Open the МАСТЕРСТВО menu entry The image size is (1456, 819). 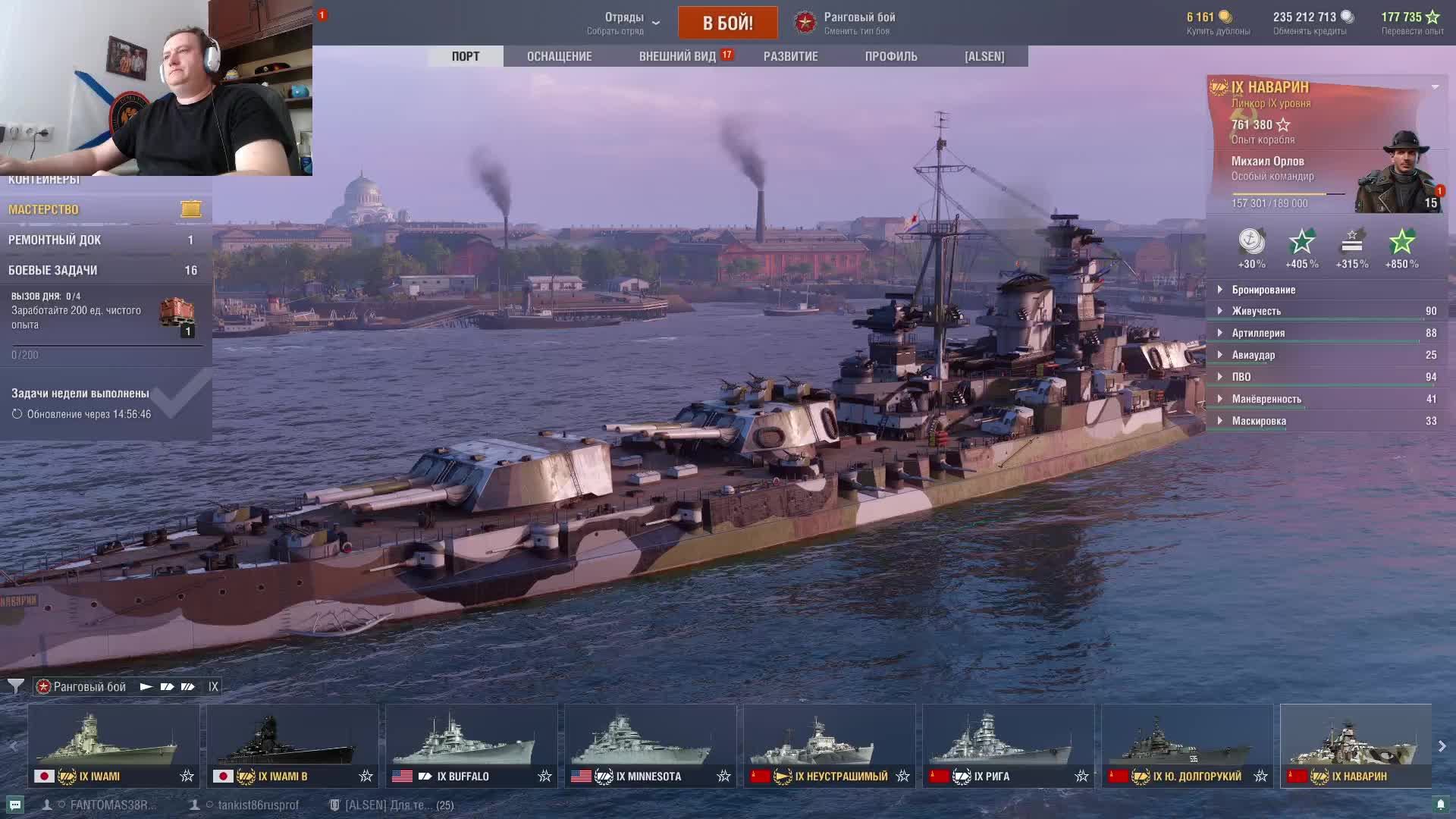[x=105, y=209]
